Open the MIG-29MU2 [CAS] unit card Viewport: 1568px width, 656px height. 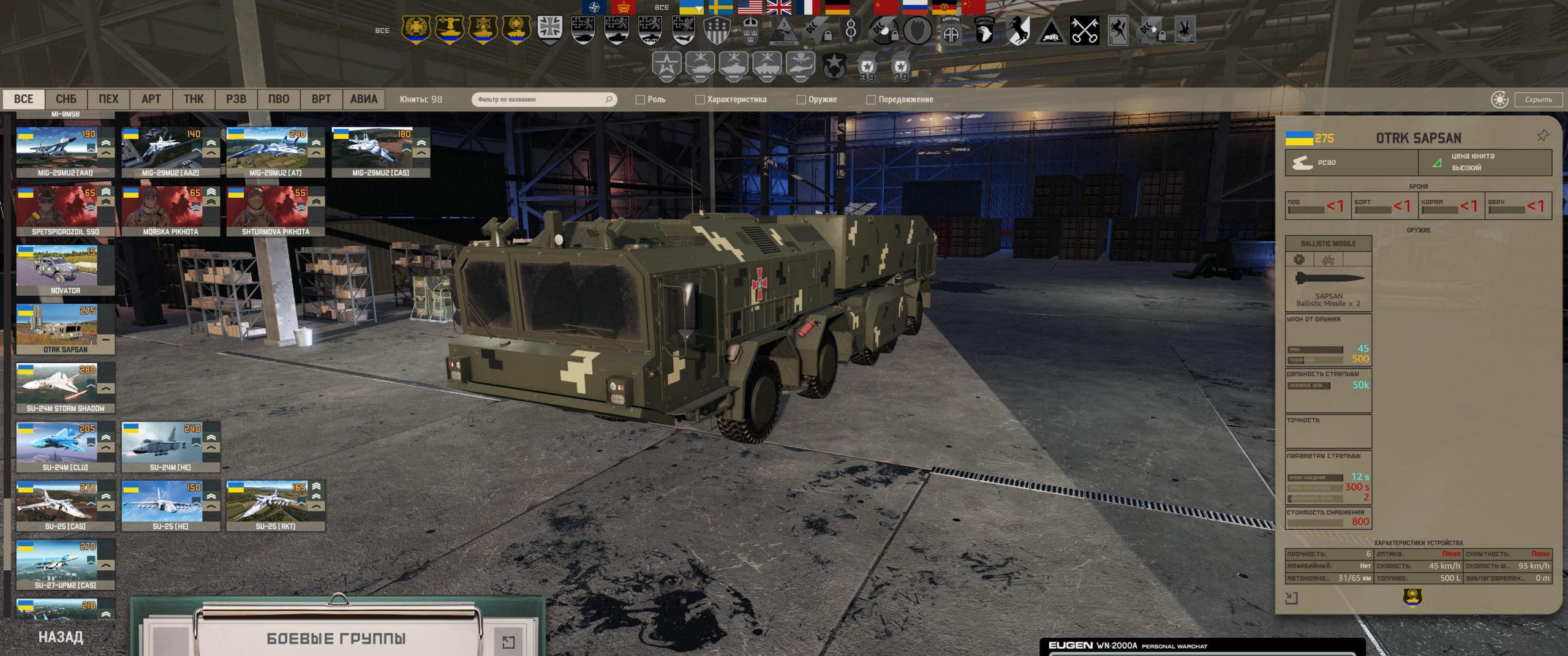380,153
